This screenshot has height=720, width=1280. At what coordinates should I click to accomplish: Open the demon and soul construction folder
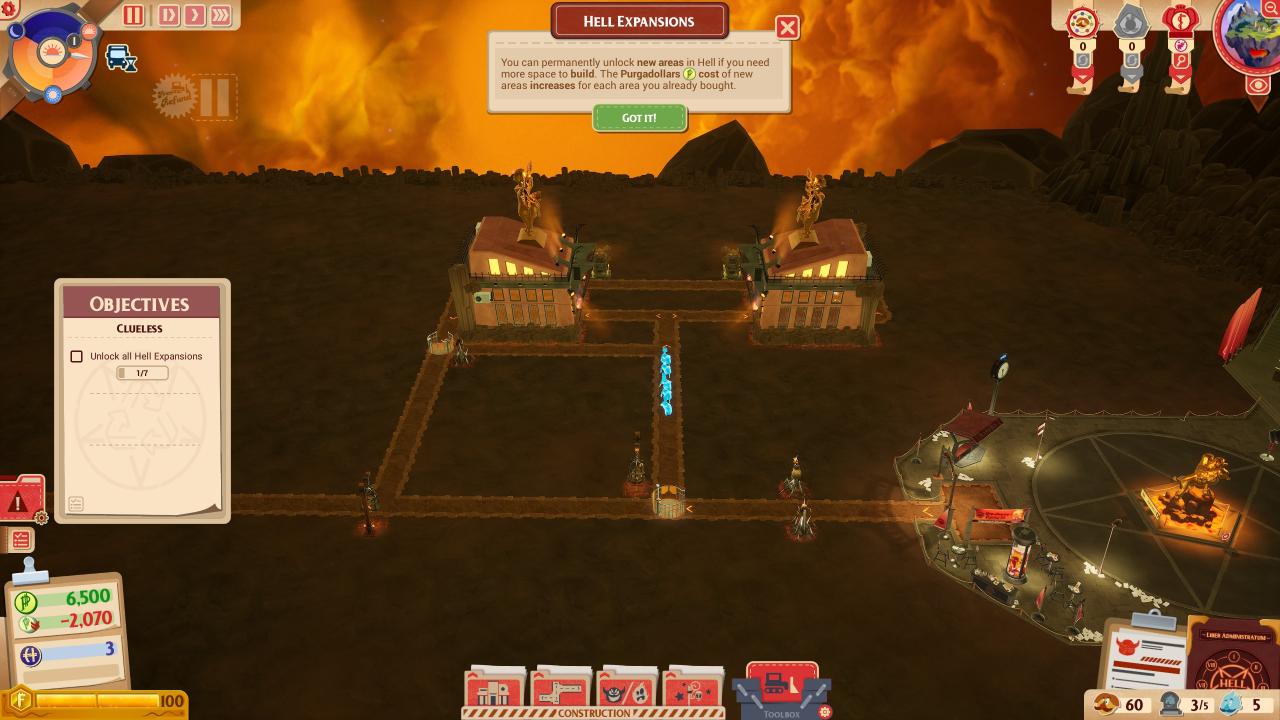point(627,688)
